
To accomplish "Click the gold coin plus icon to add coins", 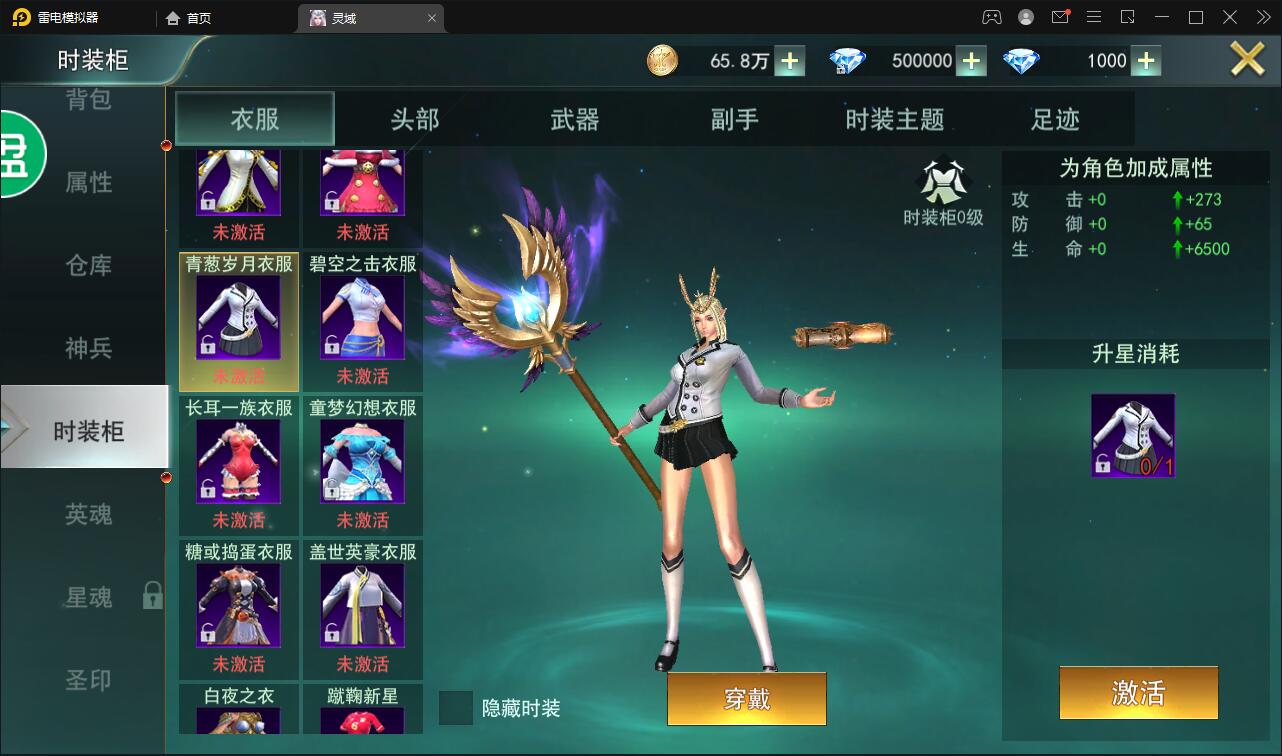I will (x=789, y=60).
